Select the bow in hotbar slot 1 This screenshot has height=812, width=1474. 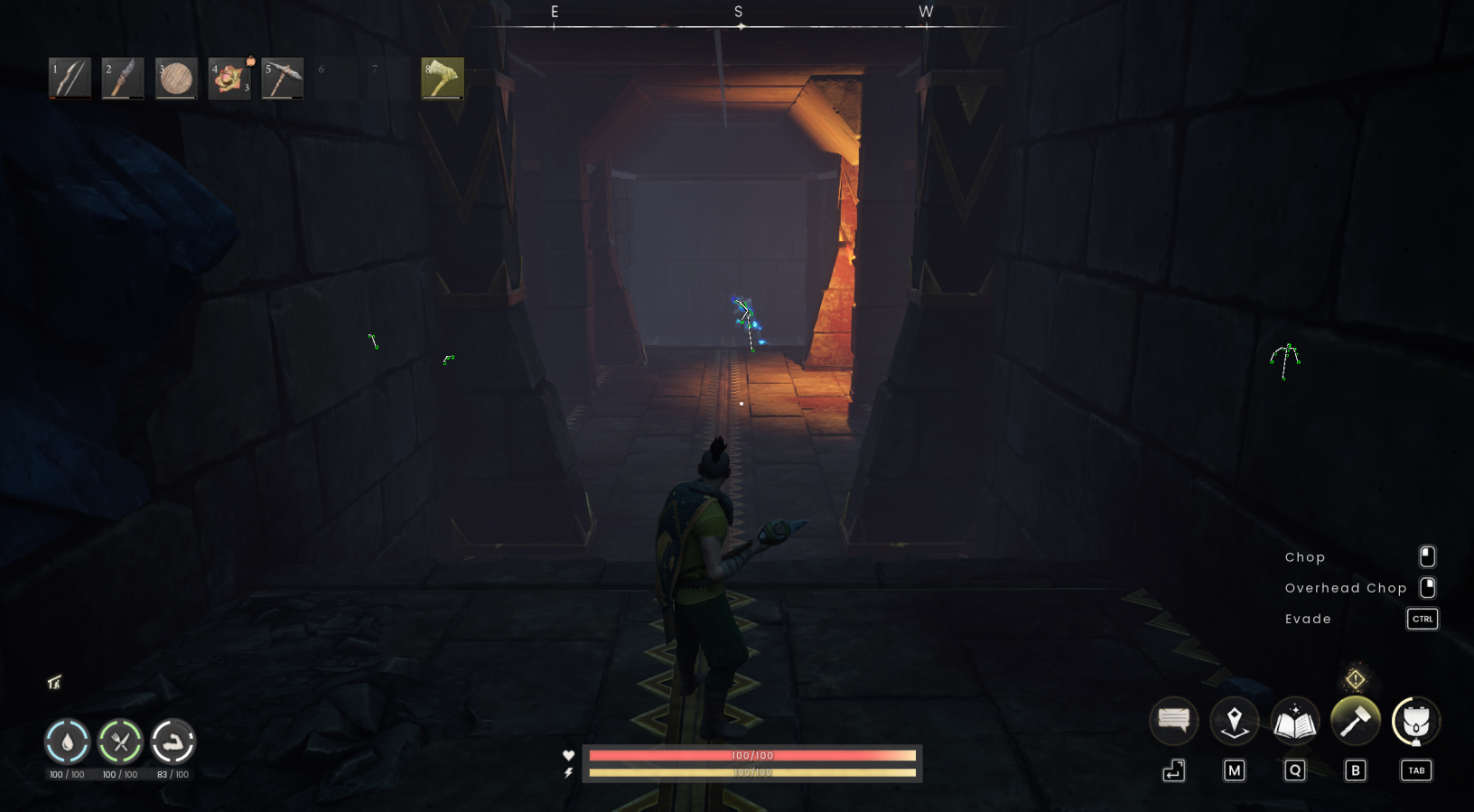70,79
